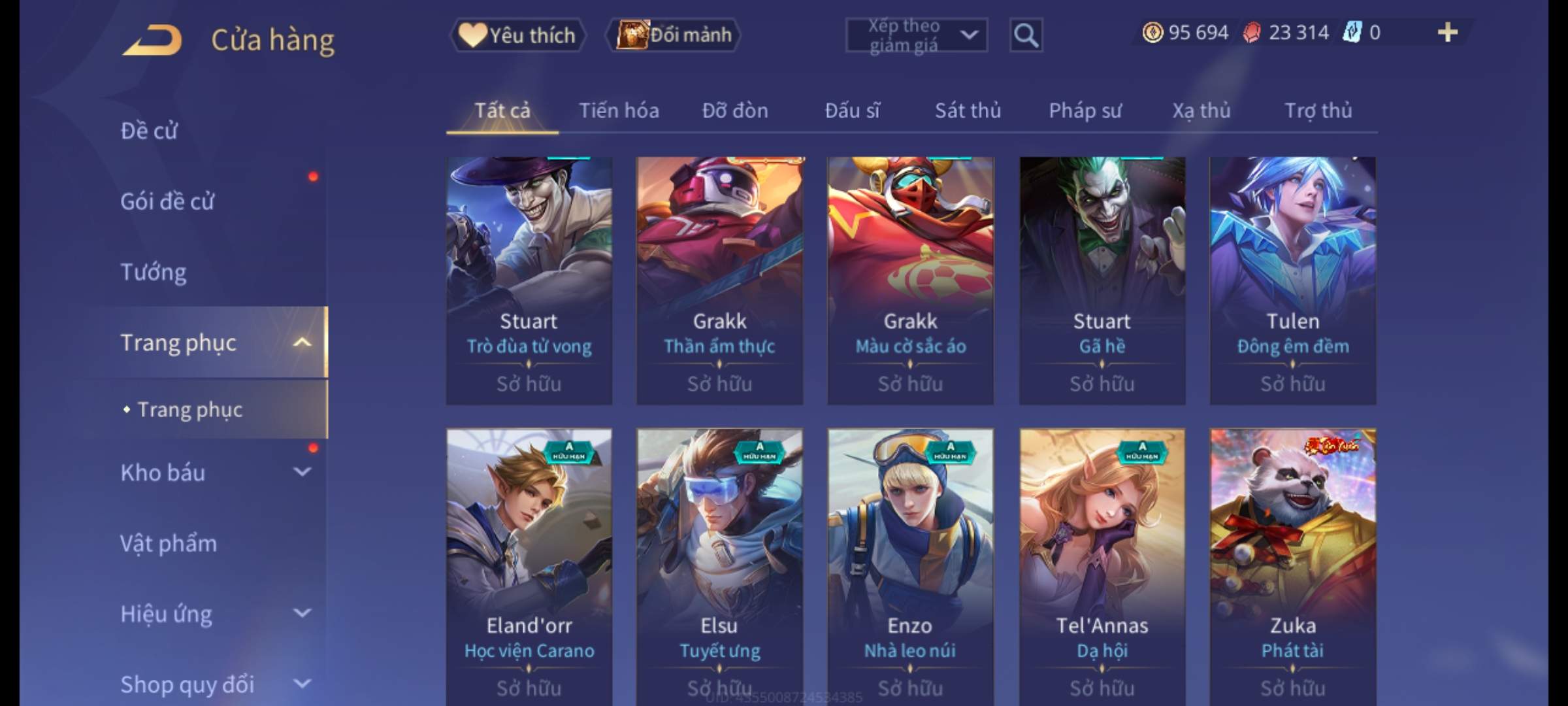Click the magnifying glass search button
This screenshot has width=1568, height=706.
click(x=1026, y=35)
